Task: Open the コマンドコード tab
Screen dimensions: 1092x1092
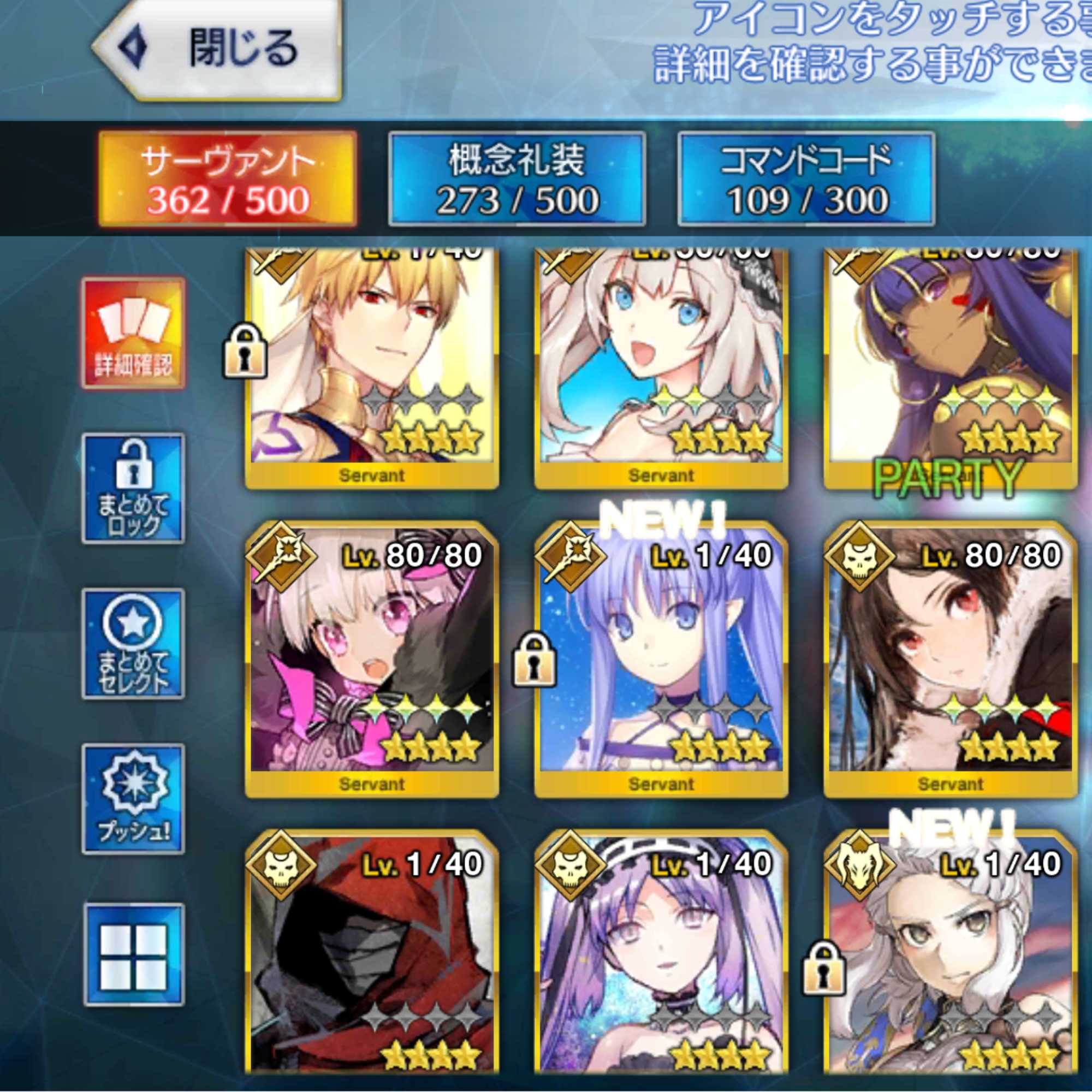Action: (803, 175)
